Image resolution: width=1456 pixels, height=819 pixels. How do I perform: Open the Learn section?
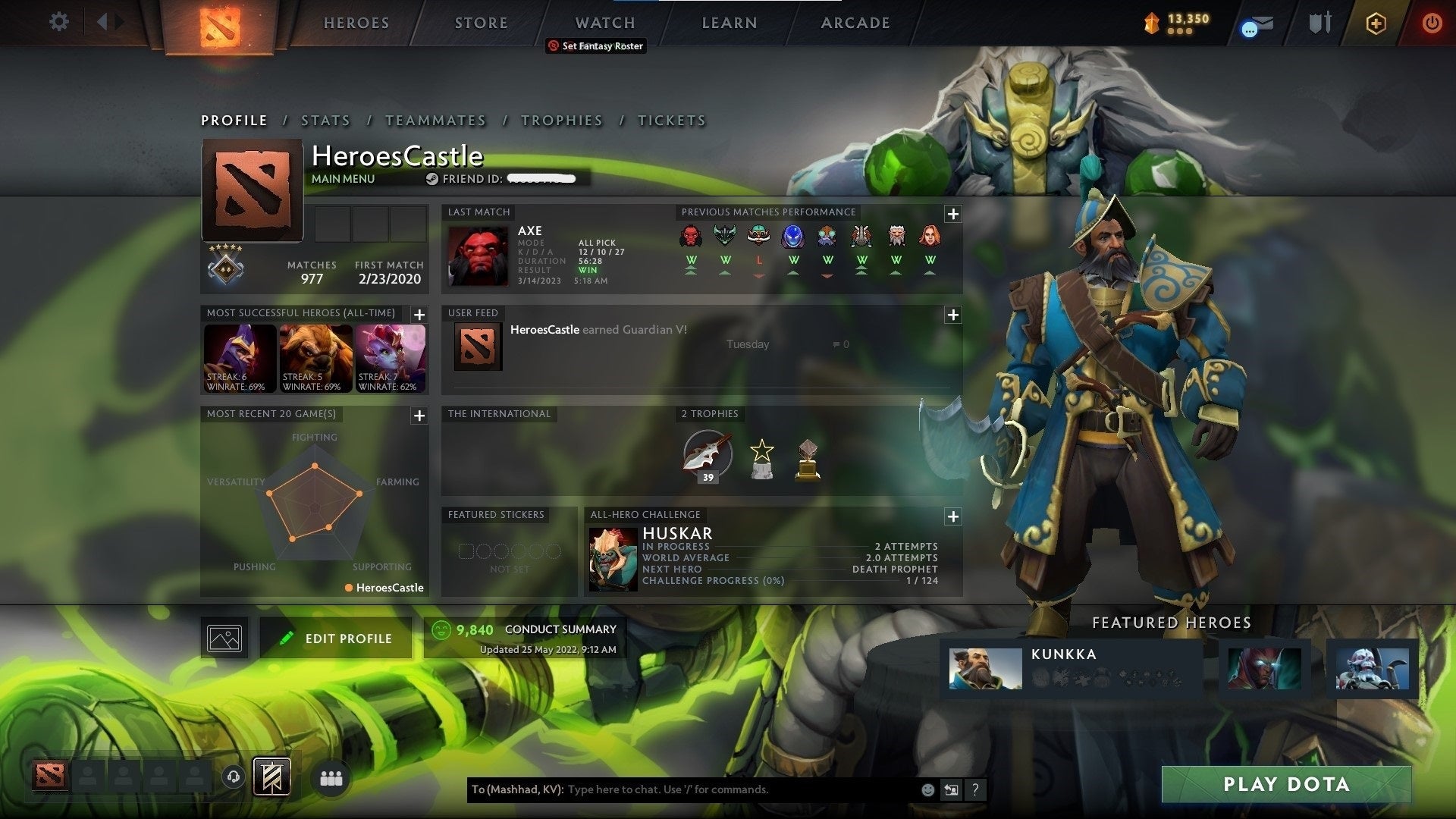[729, 23]
